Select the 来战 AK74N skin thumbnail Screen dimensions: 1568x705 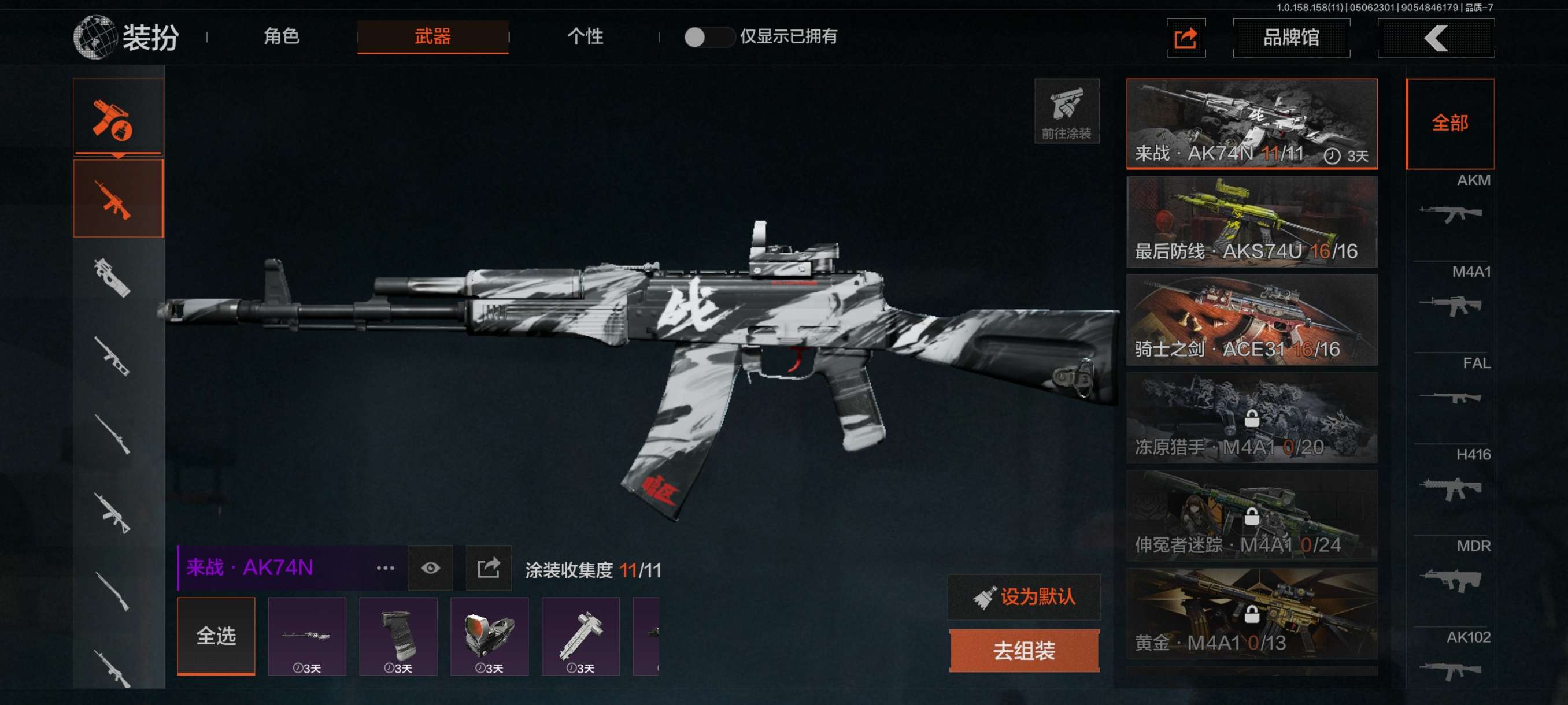1252,124
